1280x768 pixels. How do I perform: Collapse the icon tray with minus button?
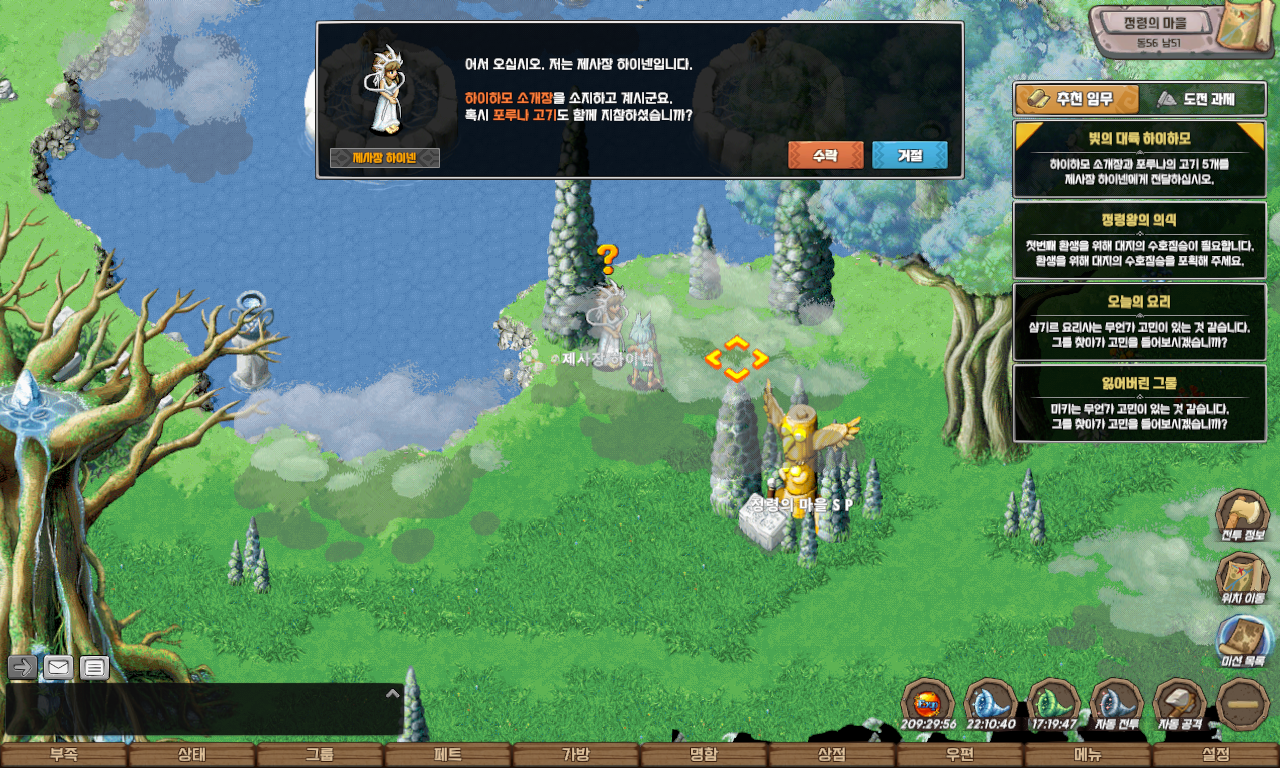tap(1243, 704)
